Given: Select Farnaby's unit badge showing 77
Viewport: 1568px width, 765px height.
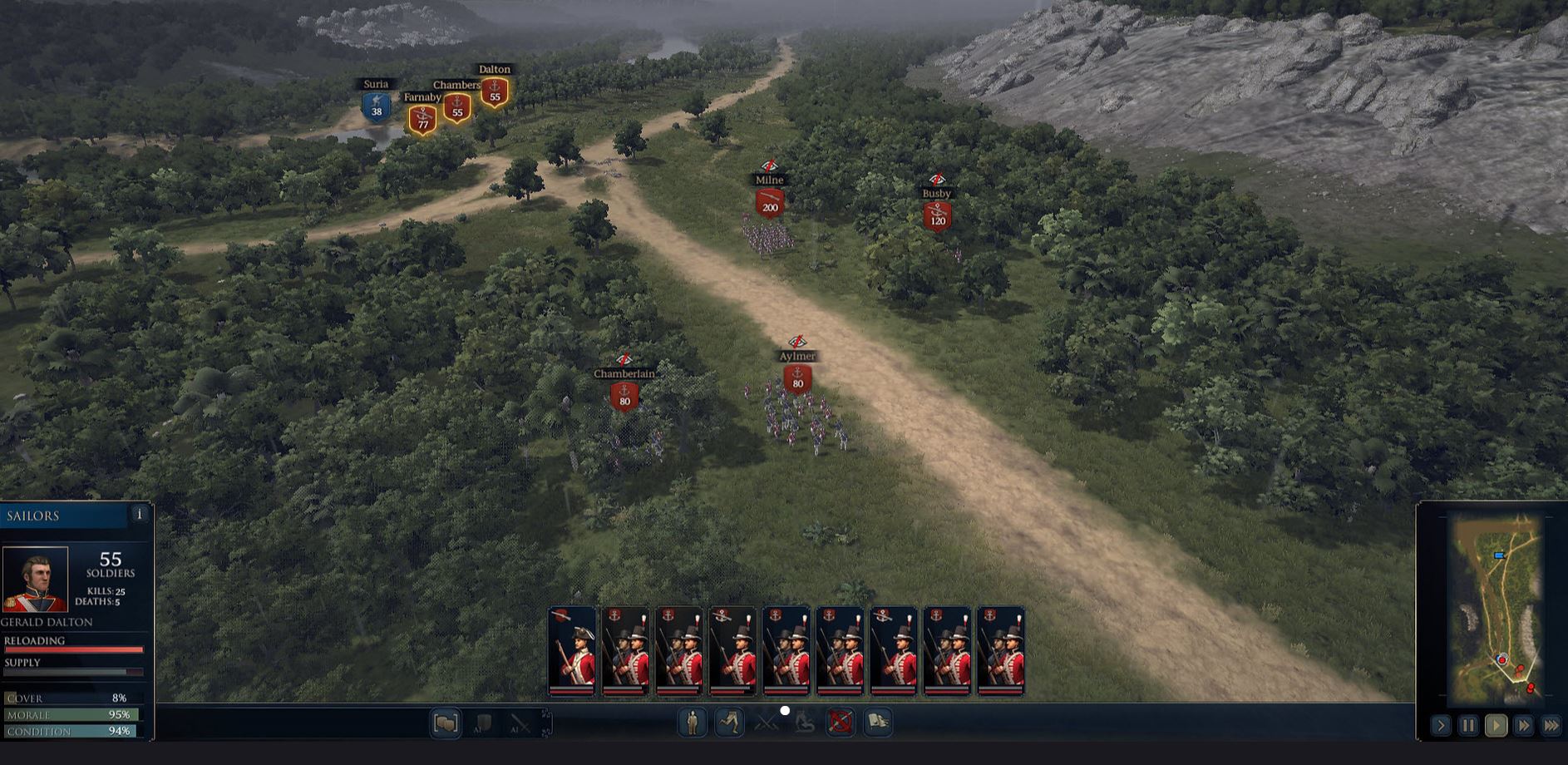Looking at the screenshot, I should coord(422,121).
